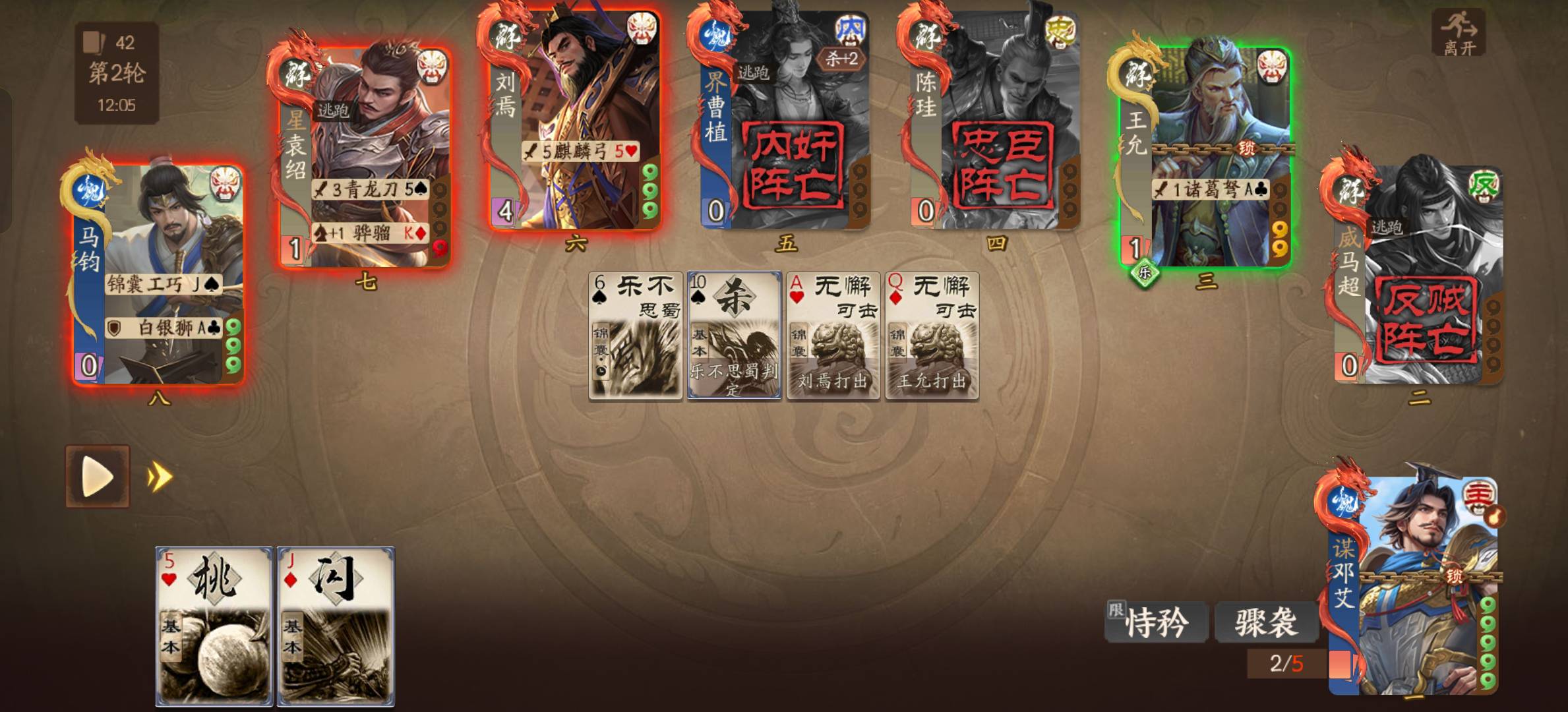Fast-forward with the double-arrow icon
The image size is (1568, 712).
(160, 477)
